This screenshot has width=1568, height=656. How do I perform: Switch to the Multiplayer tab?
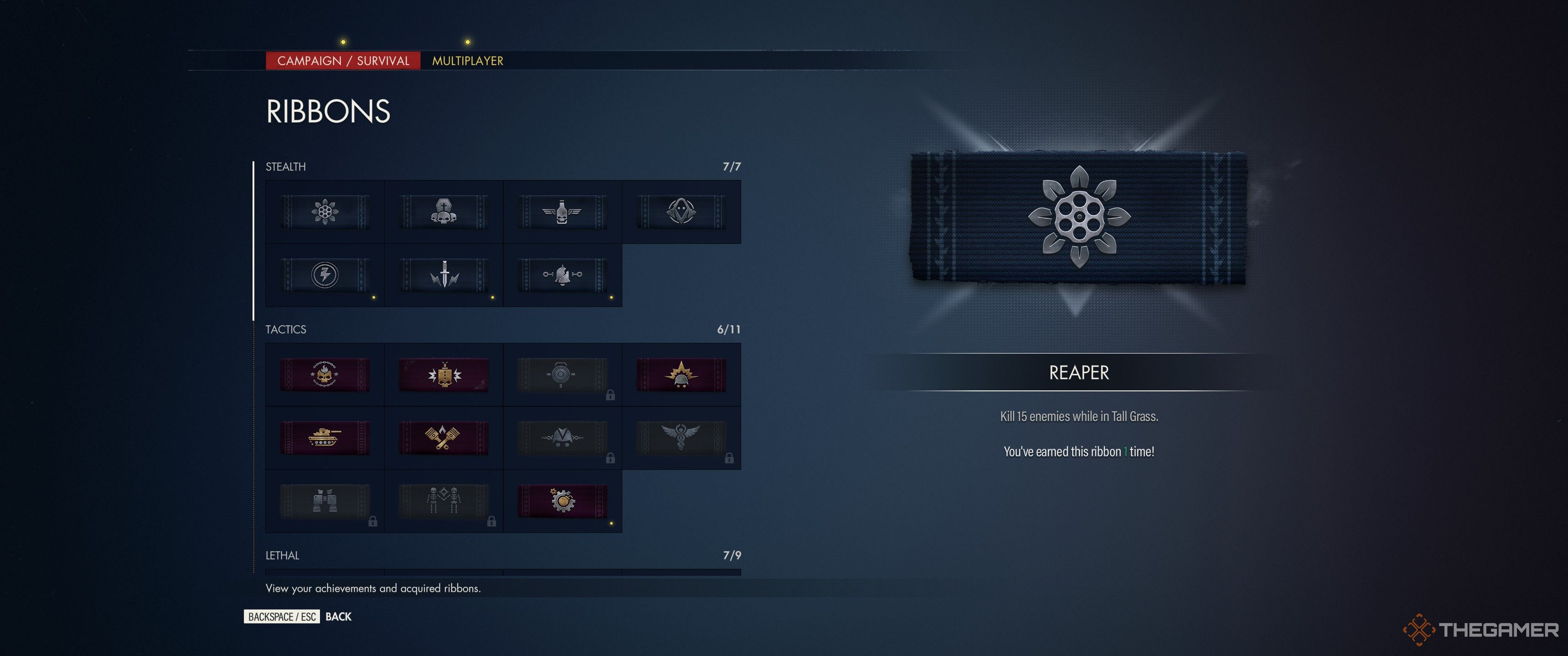click(467, 61)
